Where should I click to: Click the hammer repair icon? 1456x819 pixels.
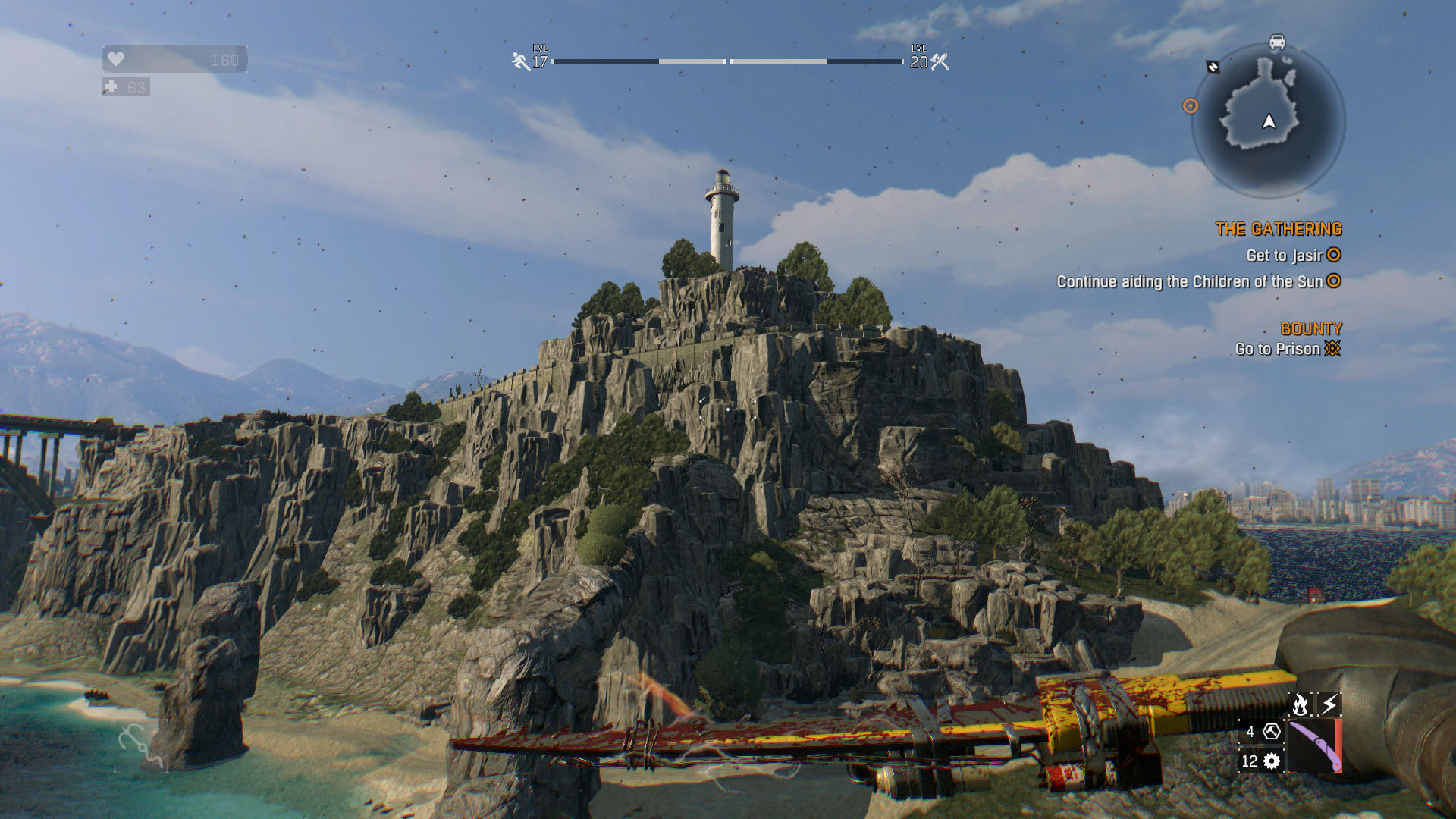[x=1272, y=732]
